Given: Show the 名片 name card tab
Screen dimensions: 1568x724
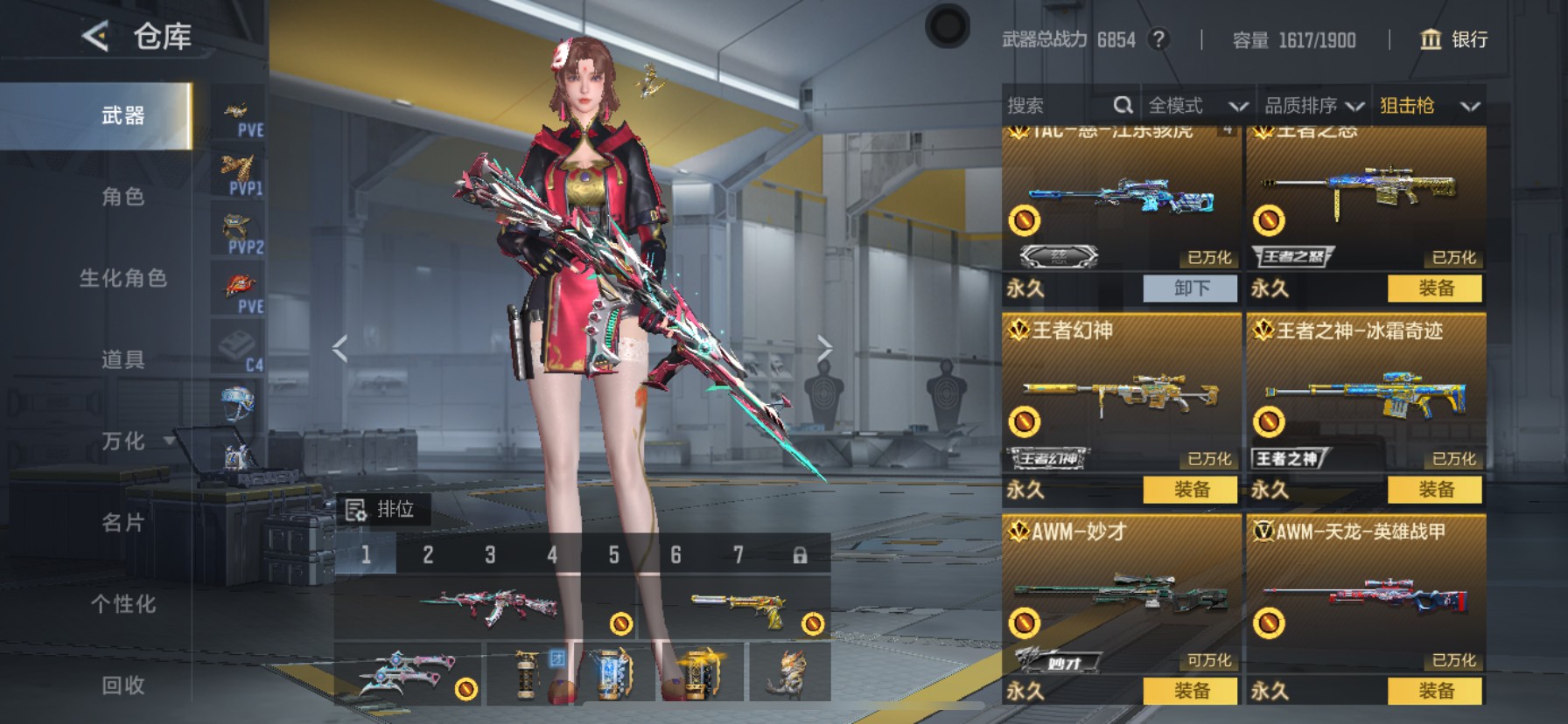Looking at the screenshot, I should point(123,523).
